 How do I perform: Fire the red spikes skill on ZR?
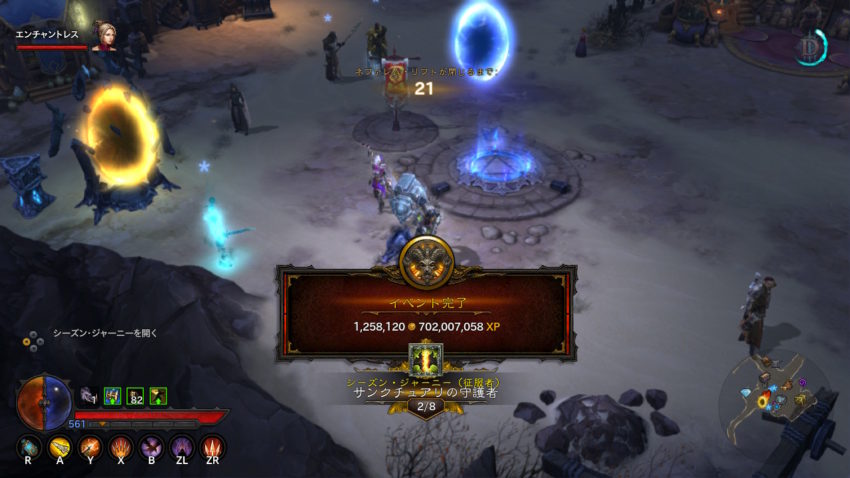(x=213, y=447)
